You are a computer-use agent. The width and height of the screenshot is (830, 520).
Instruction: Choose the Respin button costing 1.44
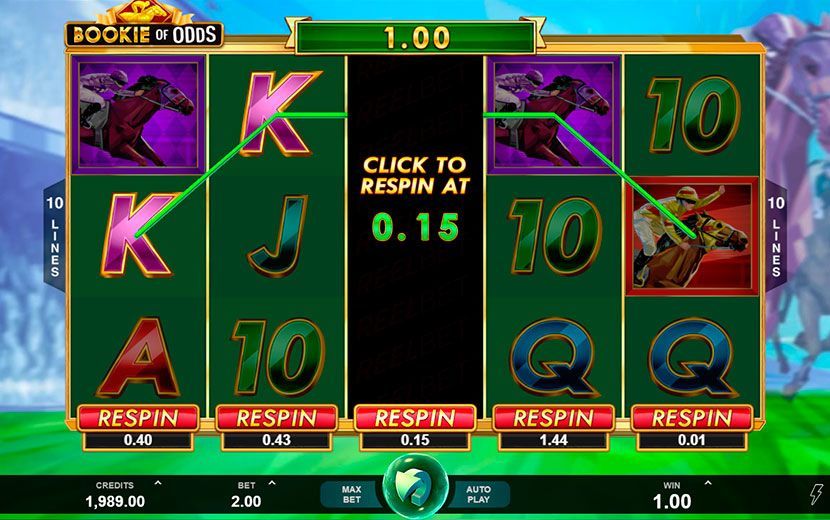(553, 418)
